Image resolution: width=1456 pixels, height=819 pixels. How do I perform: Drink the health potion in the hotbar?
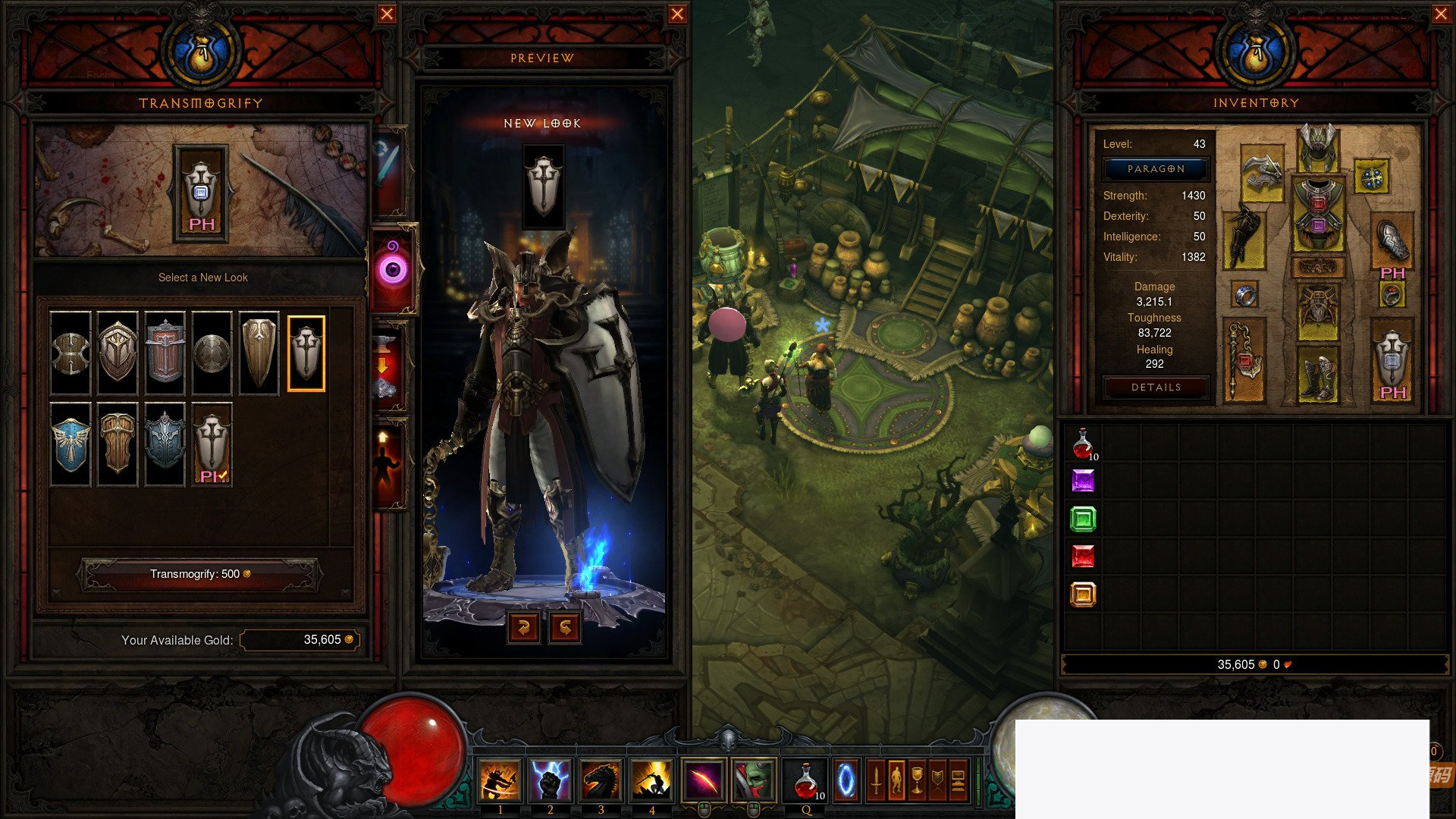(x=806, y=780)
